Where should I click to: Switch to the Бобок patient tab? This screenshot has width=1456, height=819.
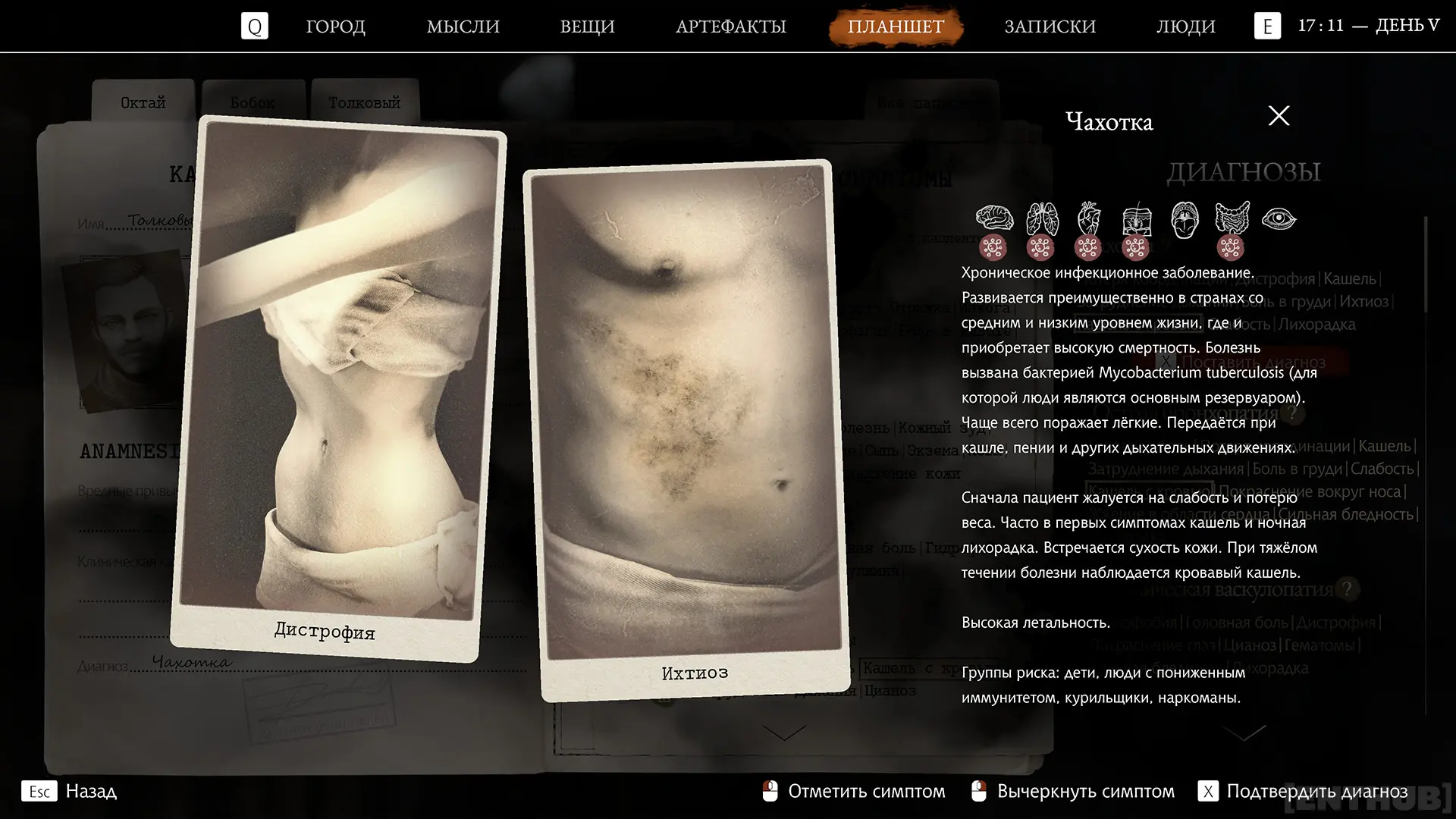pyautogui.click(x=253, y=102)
